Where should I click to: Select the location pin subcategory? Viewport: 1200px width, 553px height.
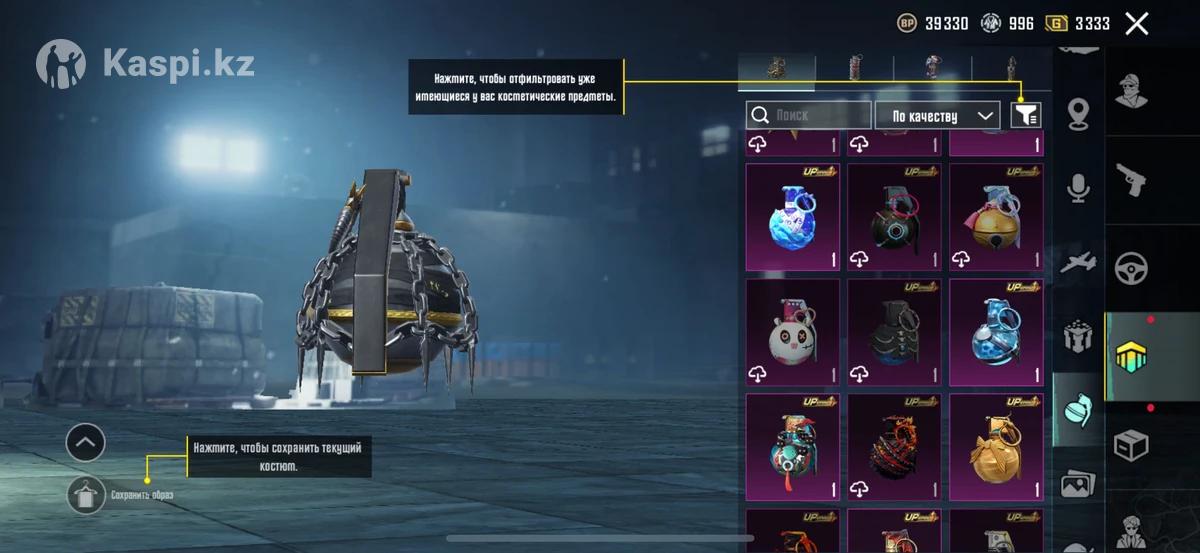(1078, 113)
